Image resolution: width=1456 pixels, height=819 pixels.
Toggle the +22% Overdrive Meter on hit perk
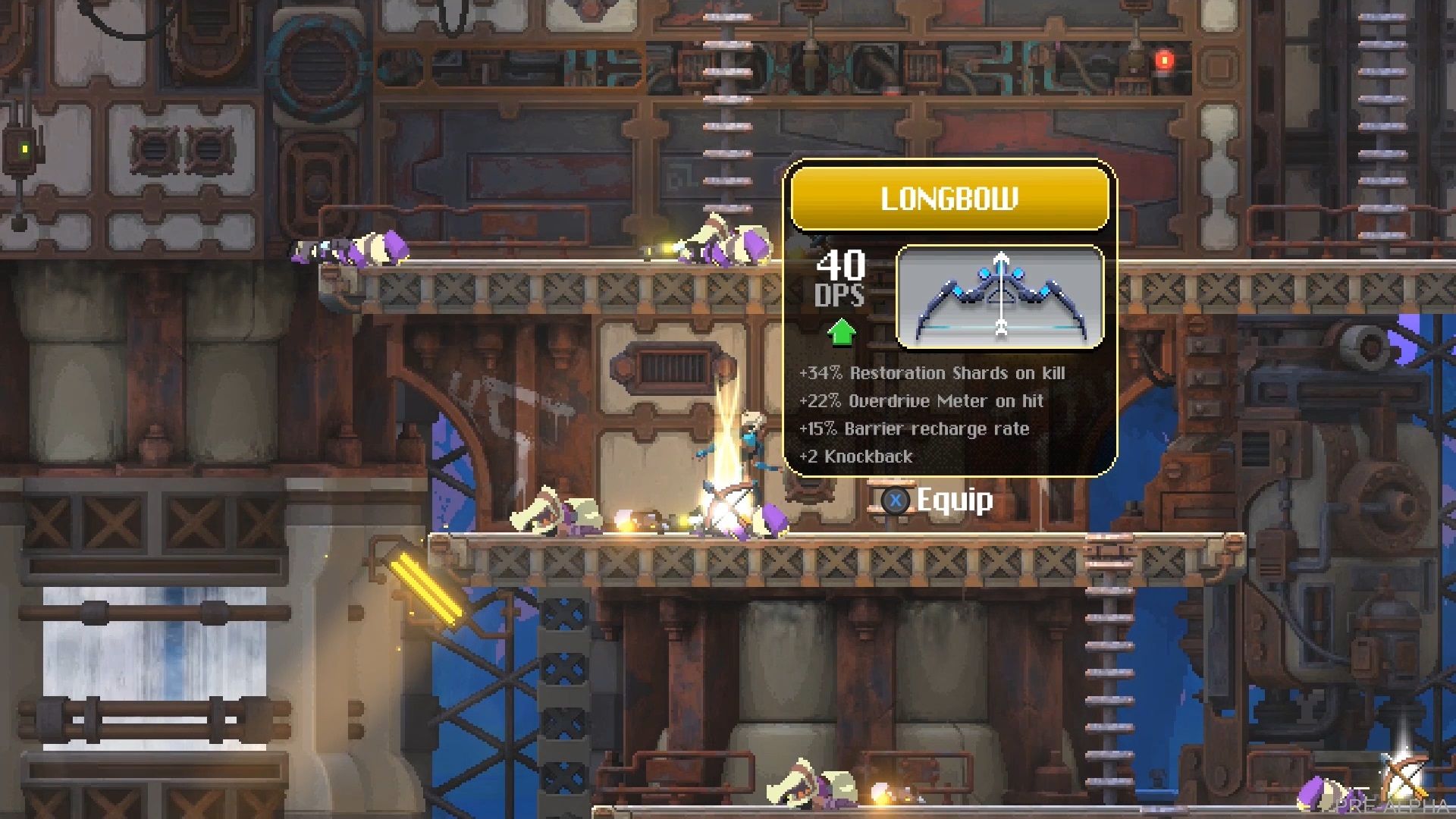(922, 401)
